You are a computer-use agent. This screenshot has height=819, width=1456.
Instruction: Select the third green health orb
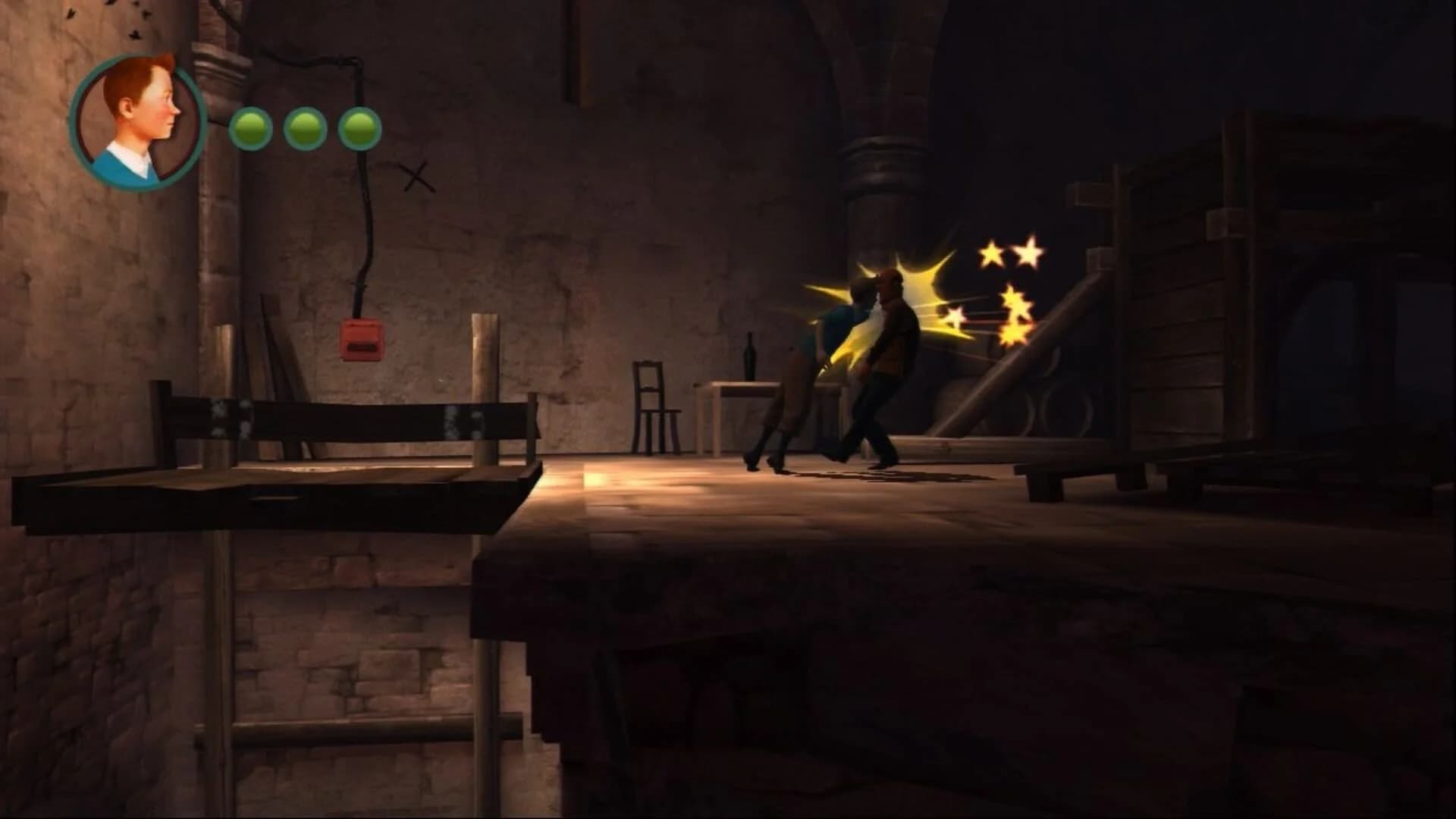pos(359,129)
